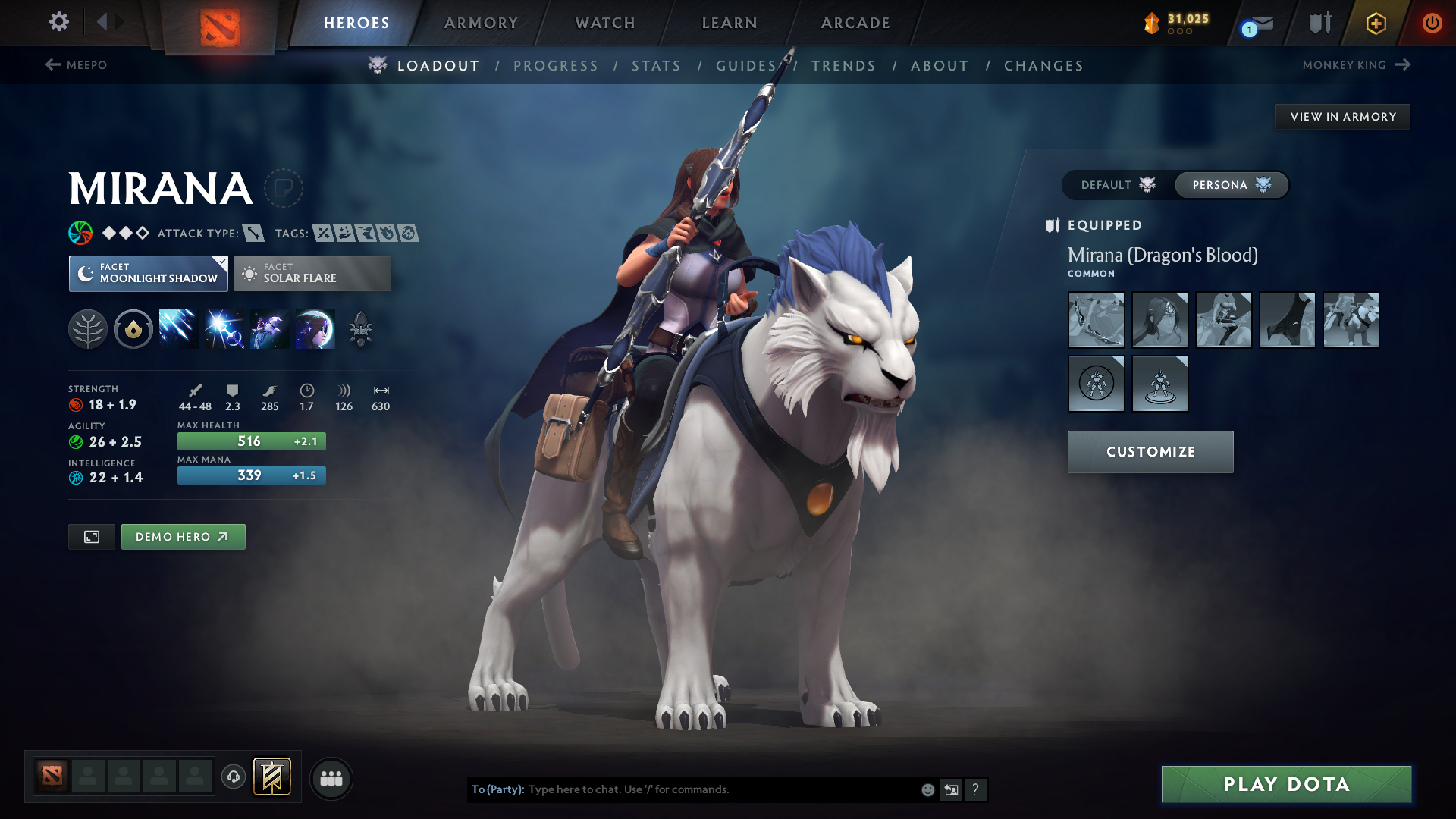The image size is (1456, 819).
Task: Expand the friends list icon
Action: (331, 778)
